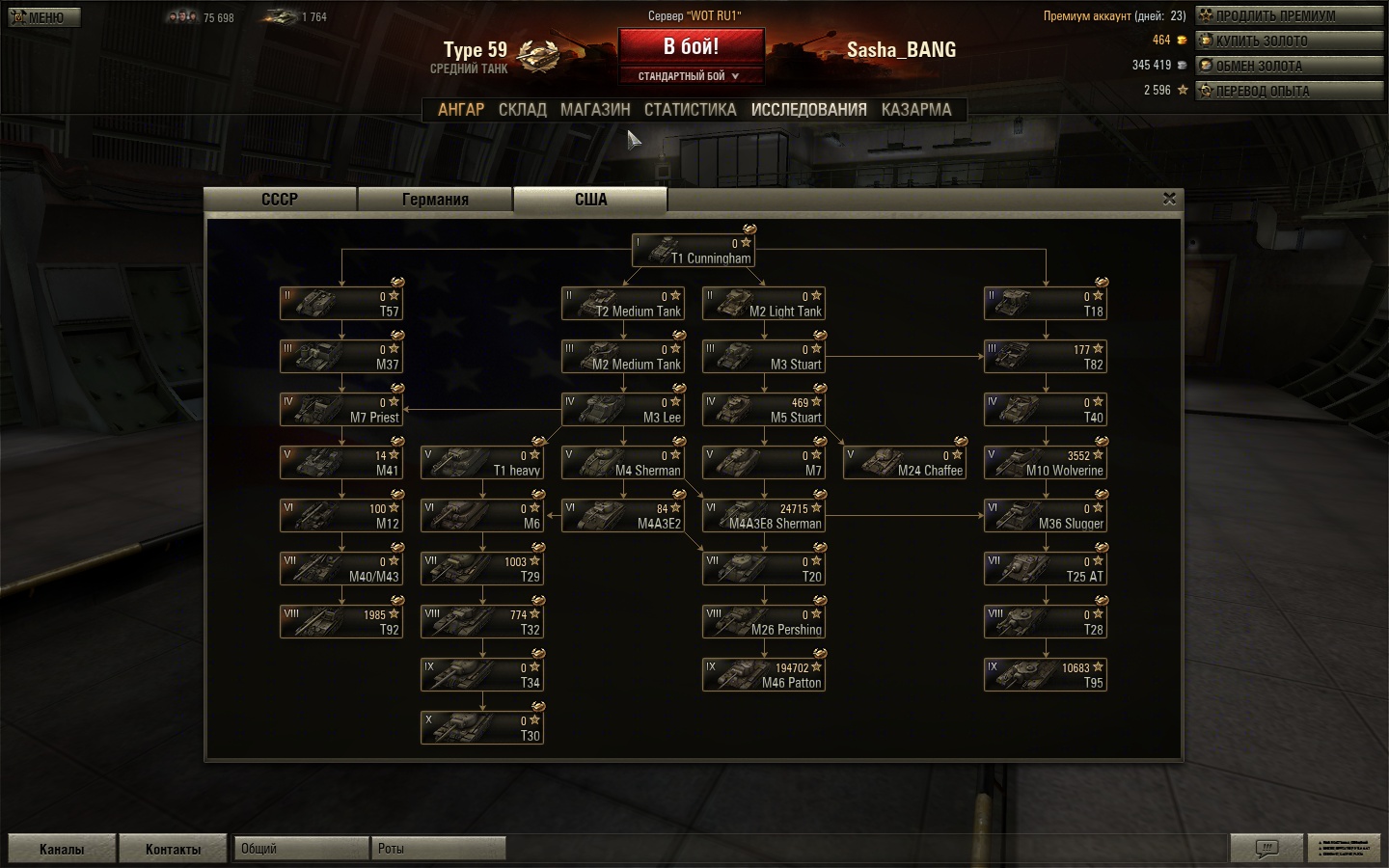Image resolution: width=1389 pixels, height=868 pixels.
Task: Go to the Ангар section
Action: 461,110
